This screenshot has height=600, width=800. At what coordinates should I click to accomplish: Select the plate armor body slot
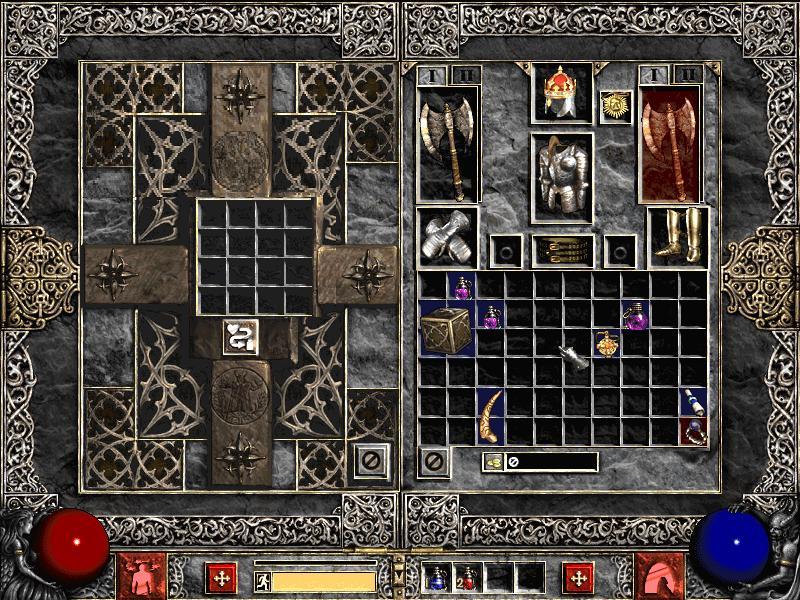click(562, 177)
